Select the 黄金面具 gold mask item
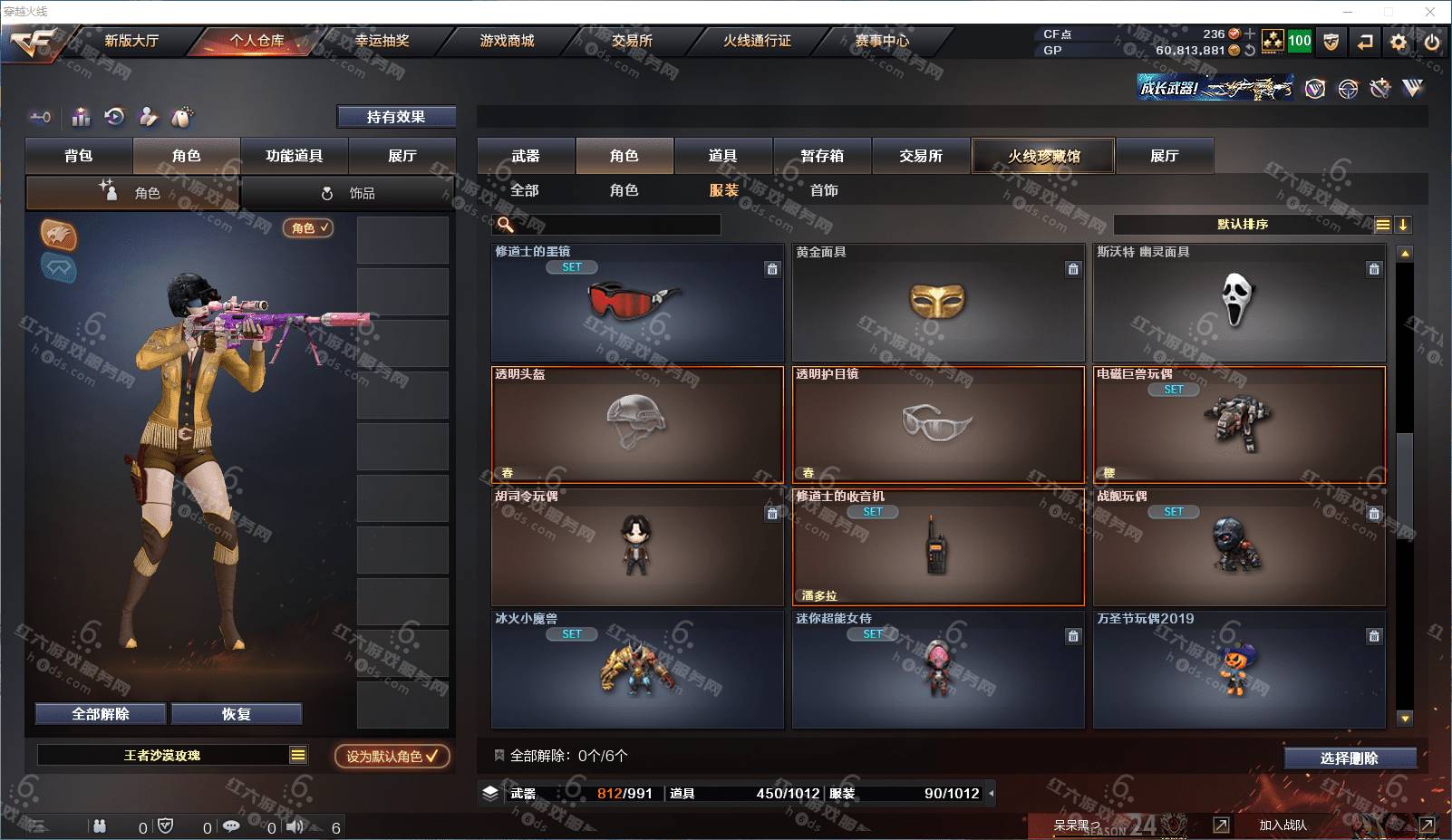 [x=938, y=302]
